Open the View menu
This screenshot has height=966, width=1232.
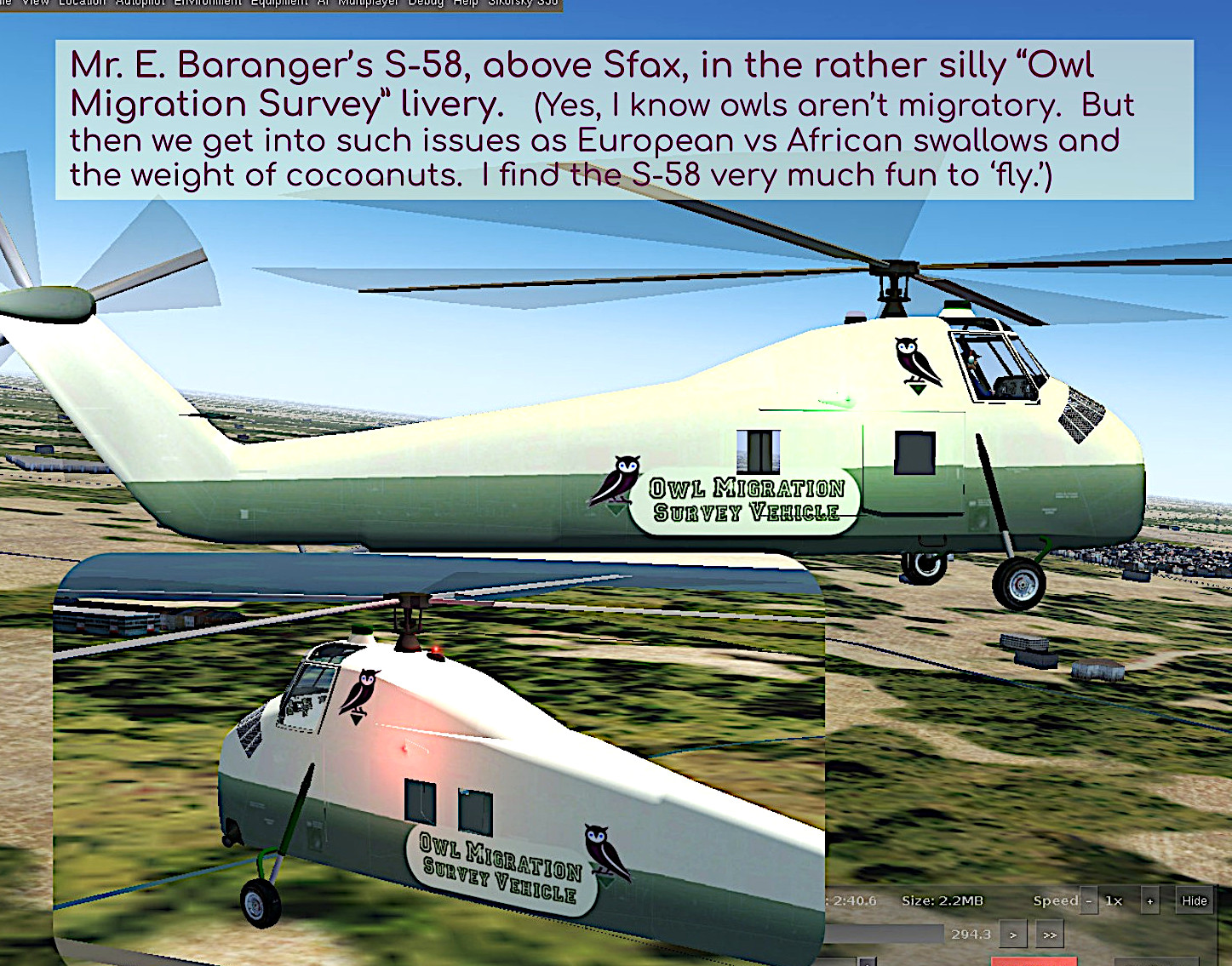click(x=35, y=3)
